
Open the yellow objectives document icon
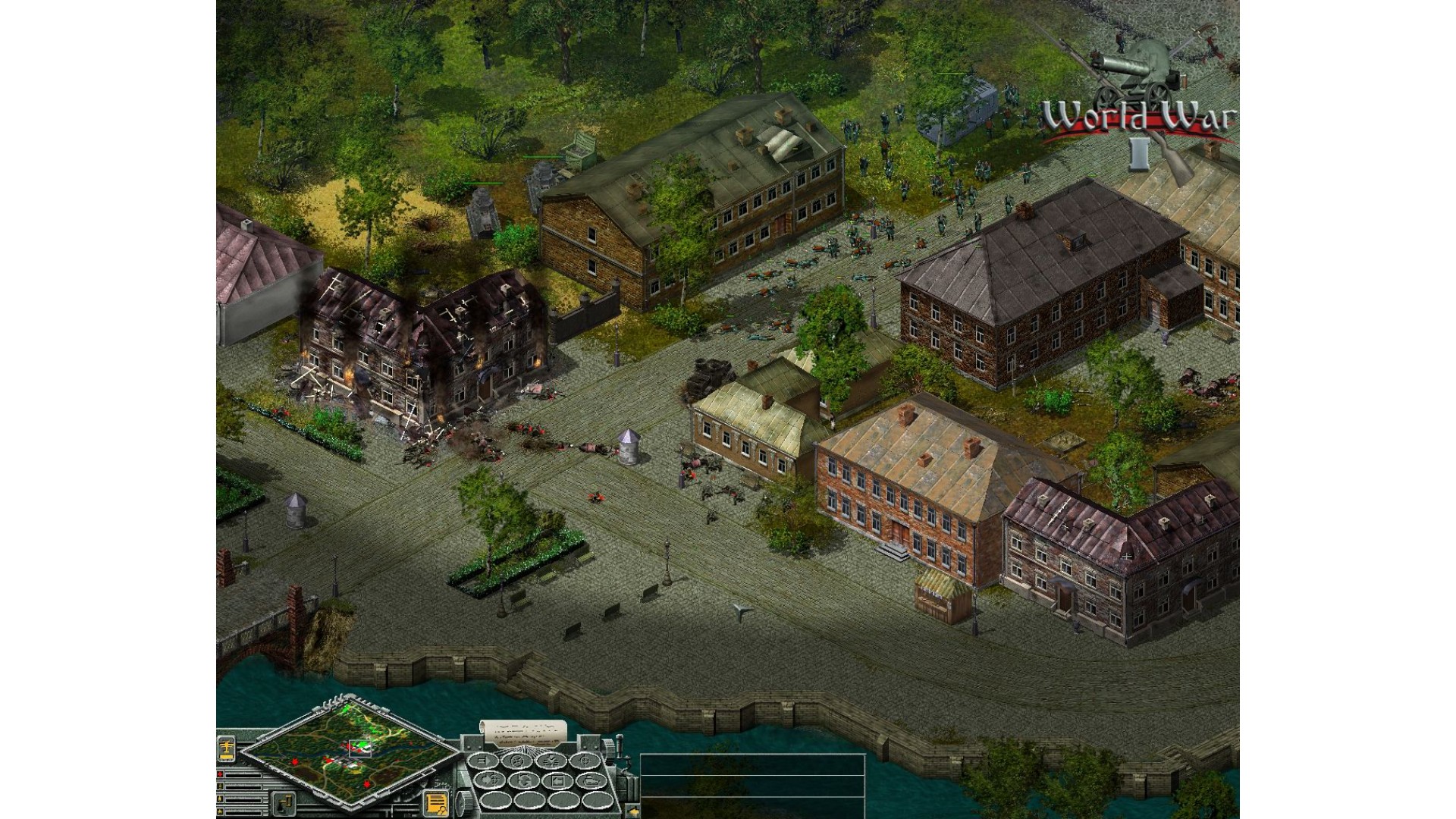pyautogui.click(x=436, y=803)
